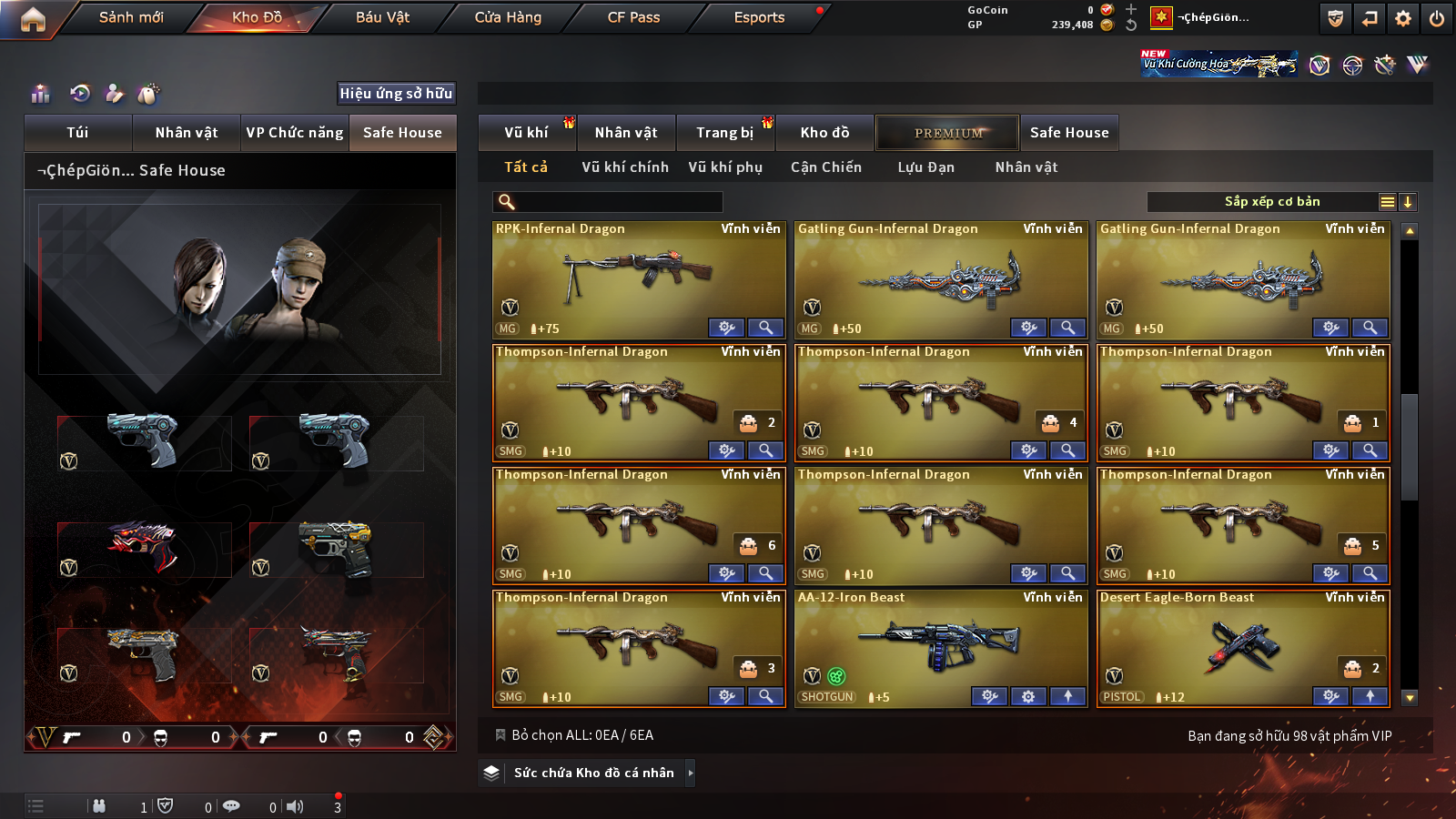This screenshot has height=819, width=1456.
Task: Click the Hiệu ứng sở hữu button
Action: point(396,93)
